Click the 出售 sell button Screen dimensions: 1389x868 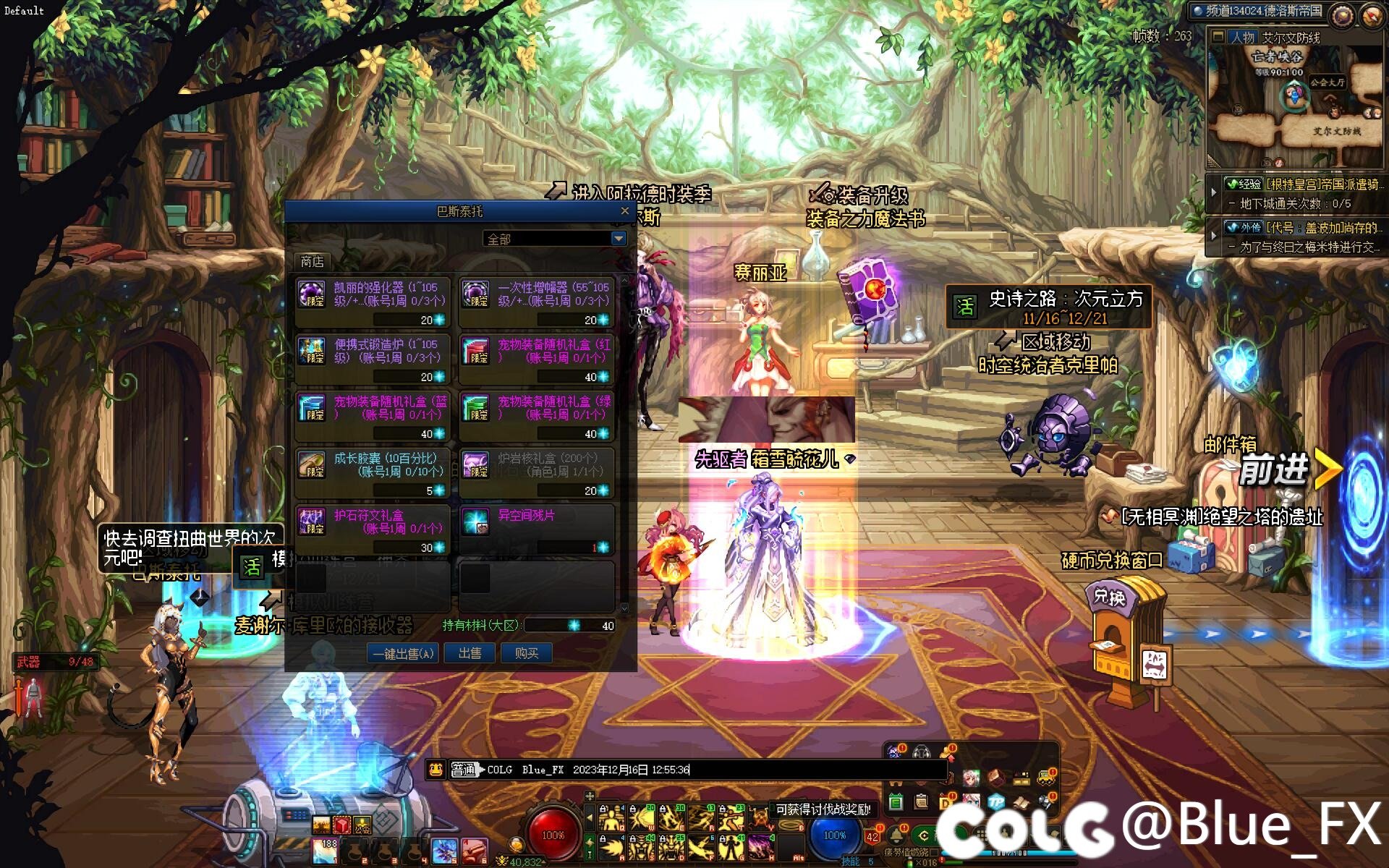point(470,654)
